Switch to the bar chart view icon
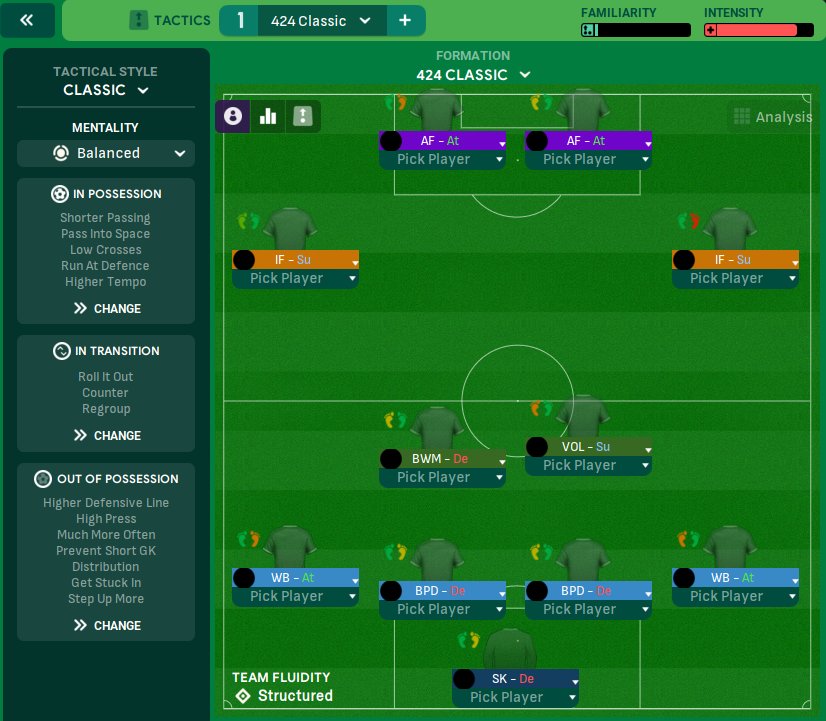The width and height of the screenshot is (826, 721). 268,116
